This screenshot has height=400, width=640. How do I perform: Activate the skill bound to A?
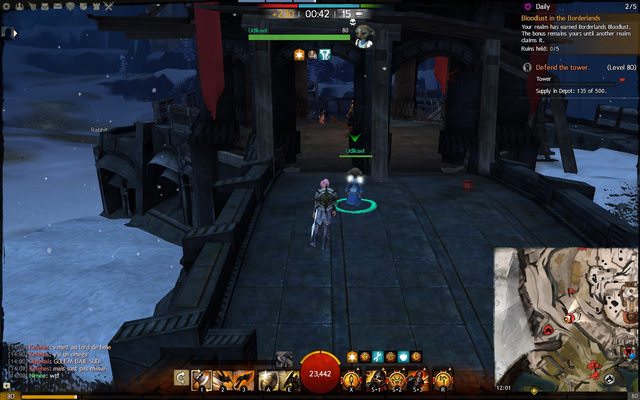(x=267, y=380)
